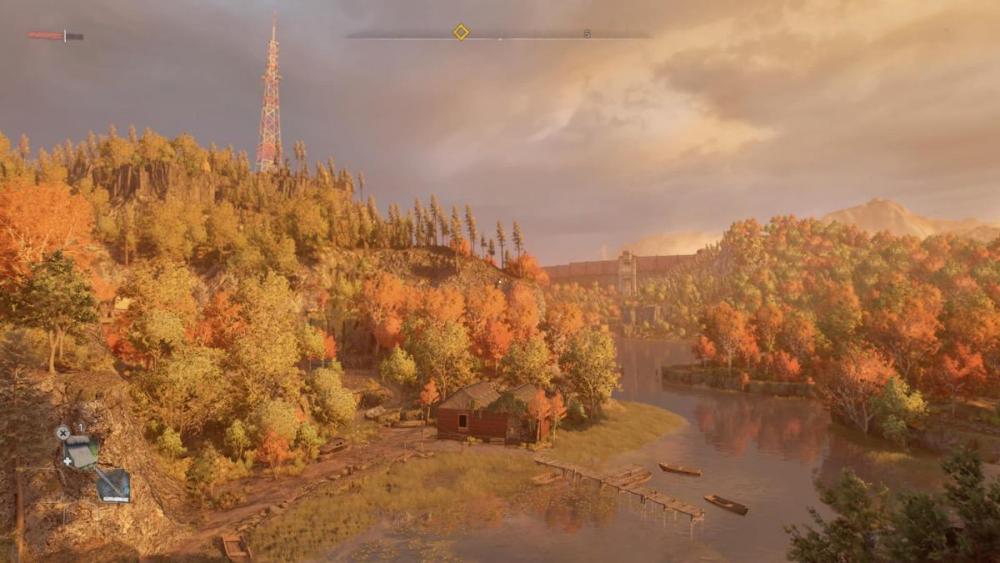Click the red-handled melee weapon icon
This screenshot has width=1000, height=563.
click(x=55, y=36)
